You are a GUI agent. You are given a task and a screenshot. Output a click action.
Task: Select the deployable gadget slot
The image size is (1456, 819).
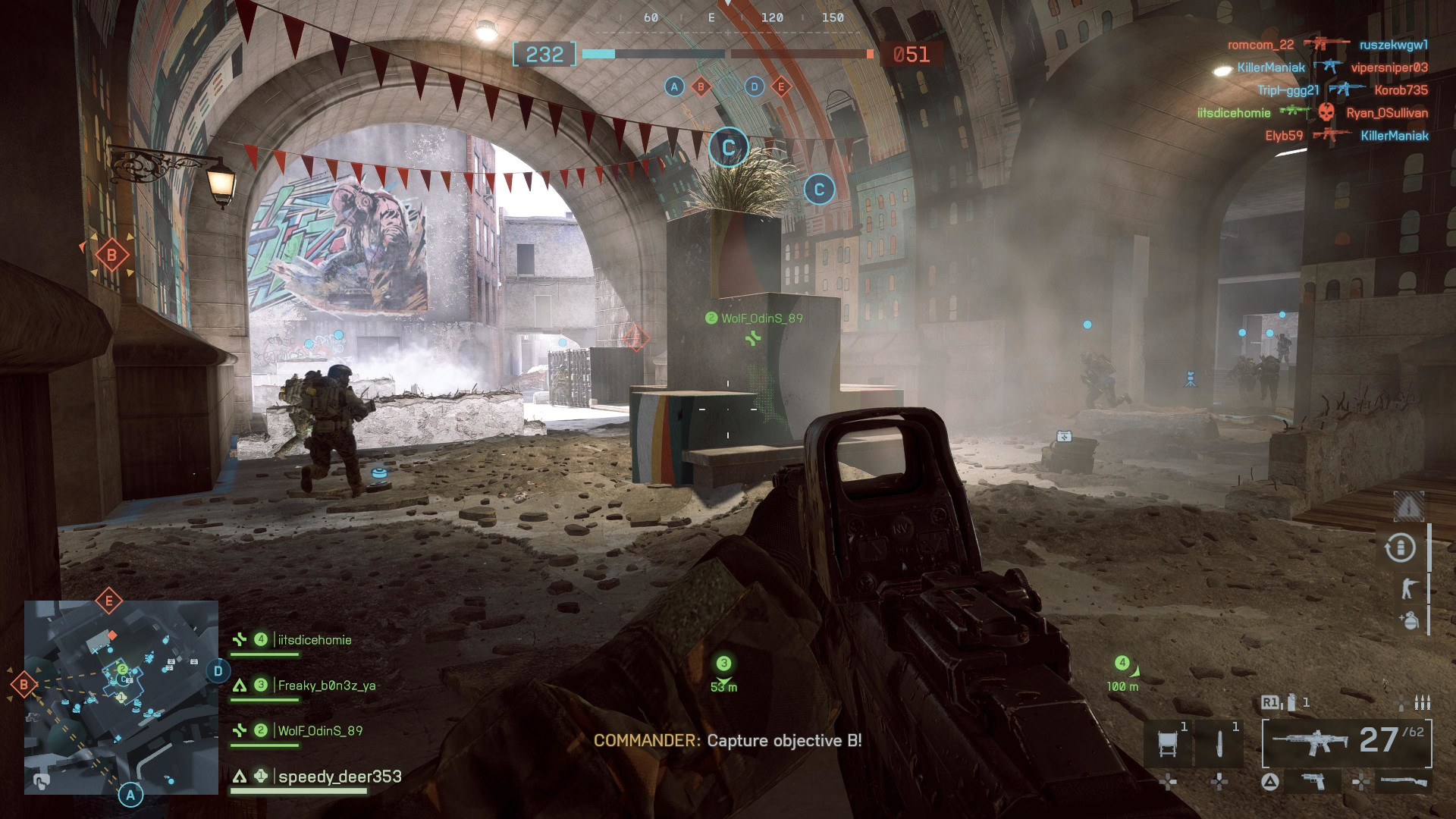tap(1169, 742)
